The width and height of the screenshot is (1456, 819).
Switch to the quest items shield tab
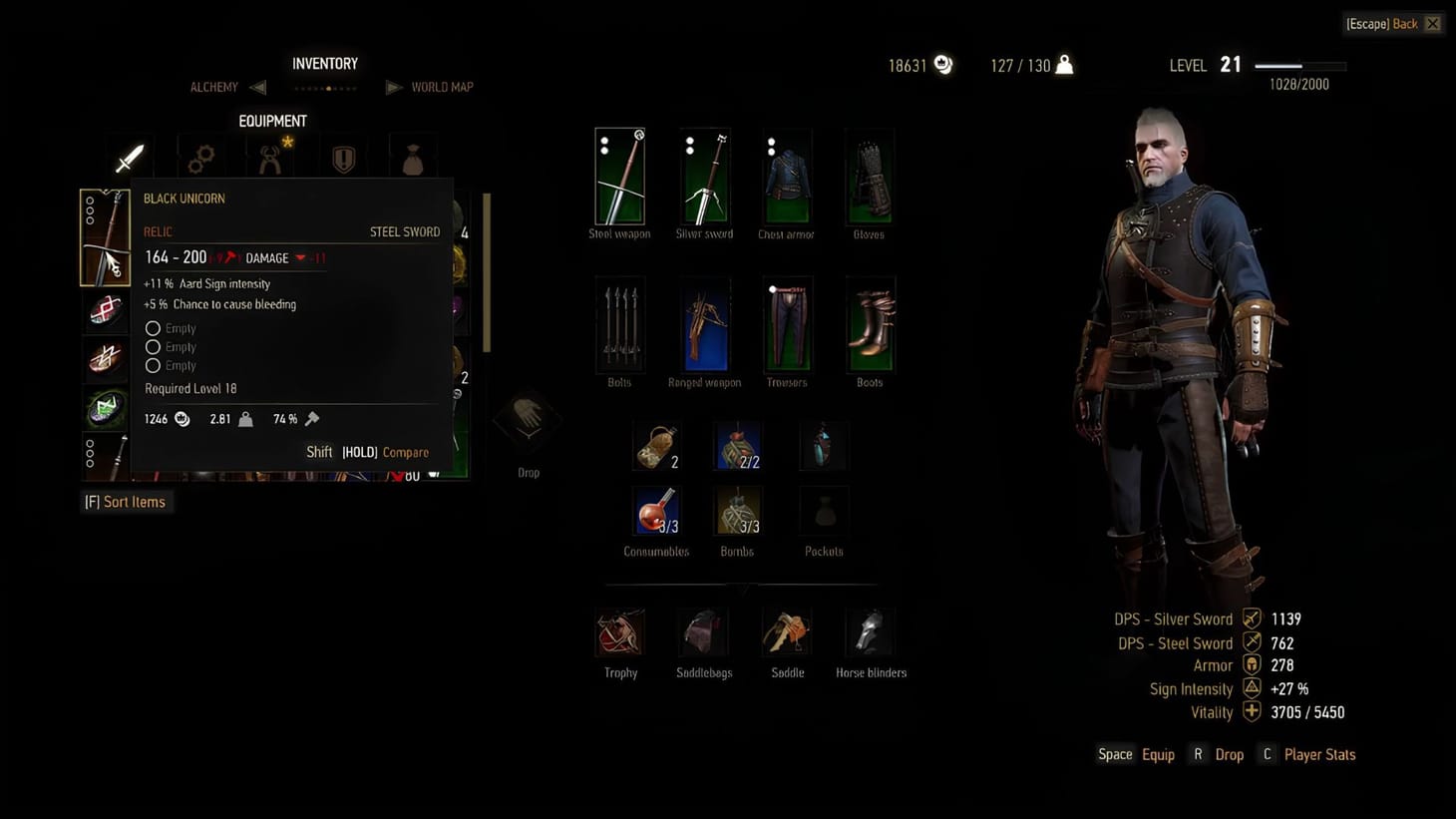[x=343, y=155]
